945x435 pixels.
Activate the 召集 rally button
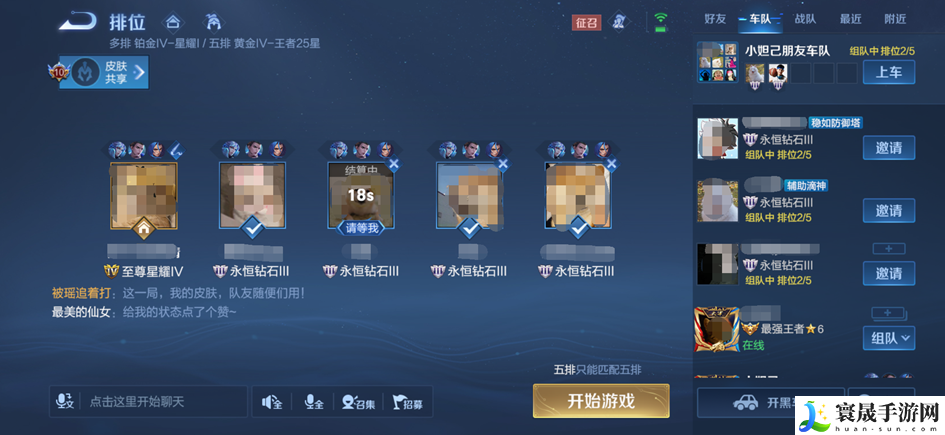tap(358, 402)
